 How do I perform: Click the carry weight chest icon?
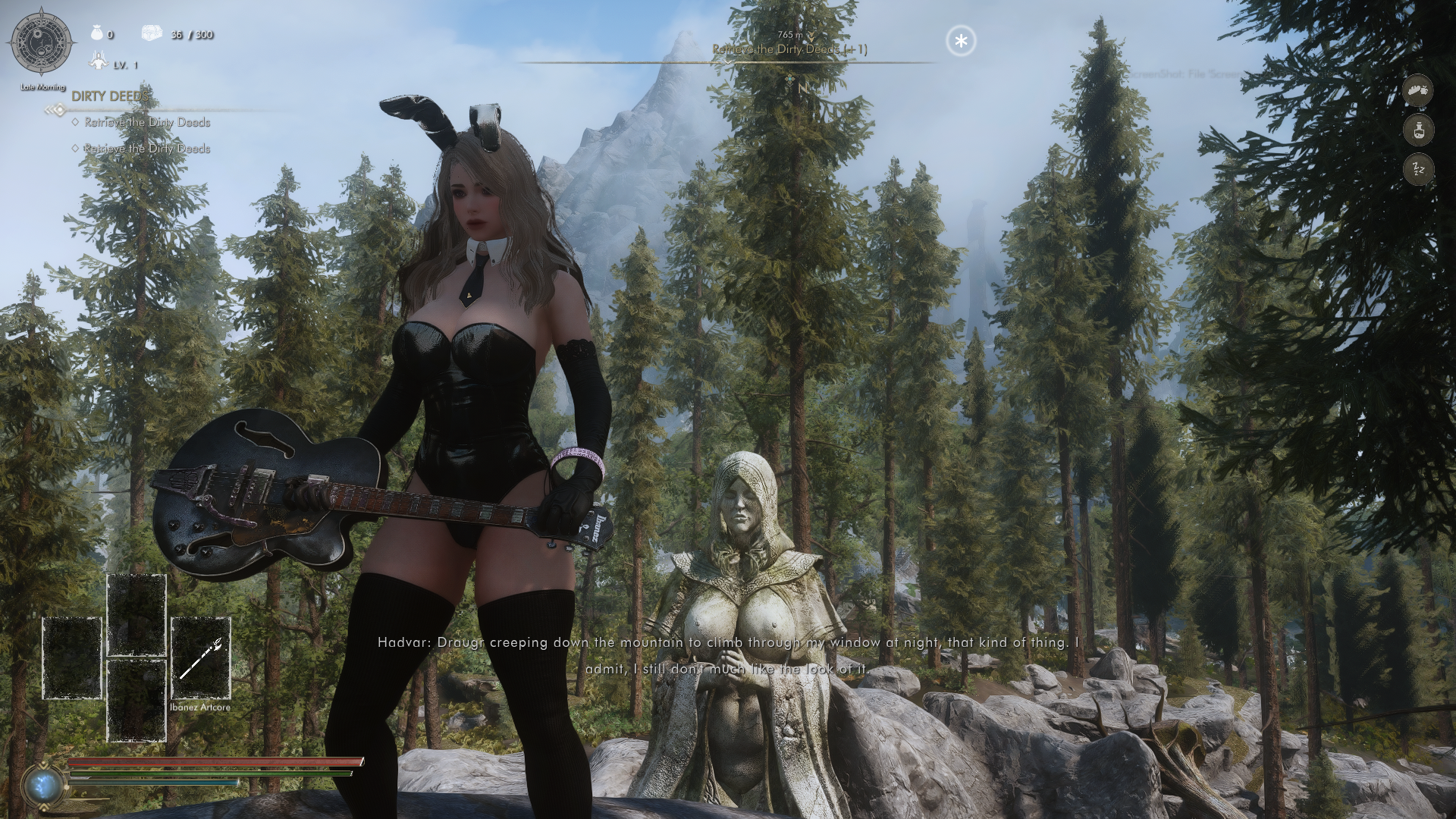pyautogui.click(x=152, y=33)
